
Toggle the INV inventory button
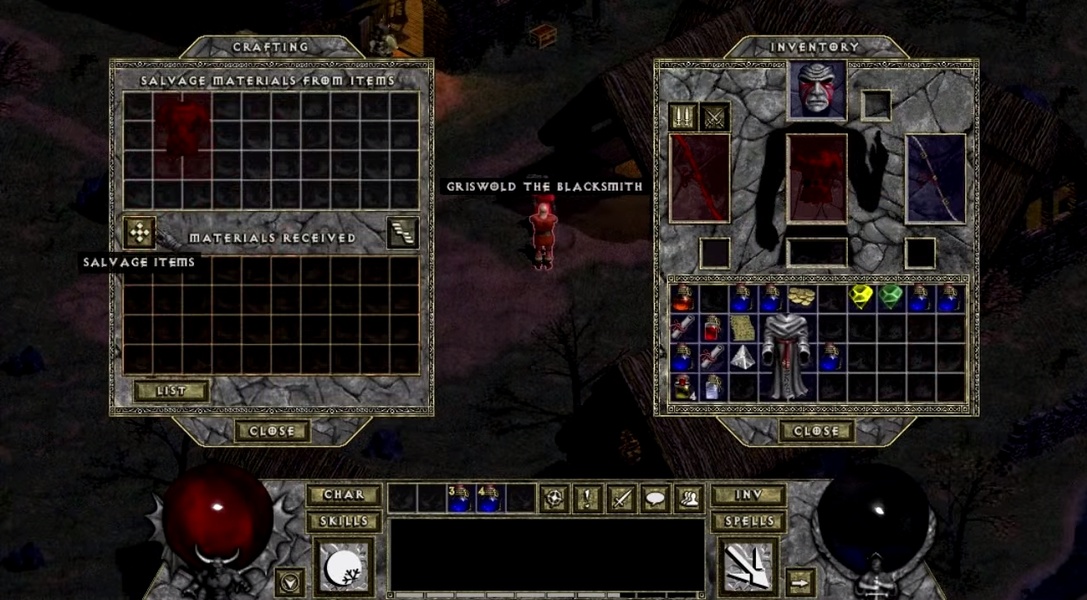(x=747, y=495)
